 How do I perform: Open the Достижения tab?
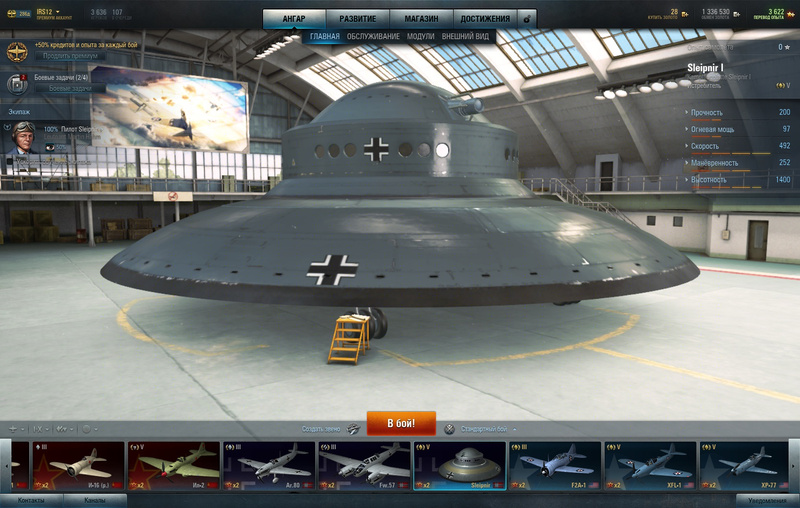click(484, 19)
